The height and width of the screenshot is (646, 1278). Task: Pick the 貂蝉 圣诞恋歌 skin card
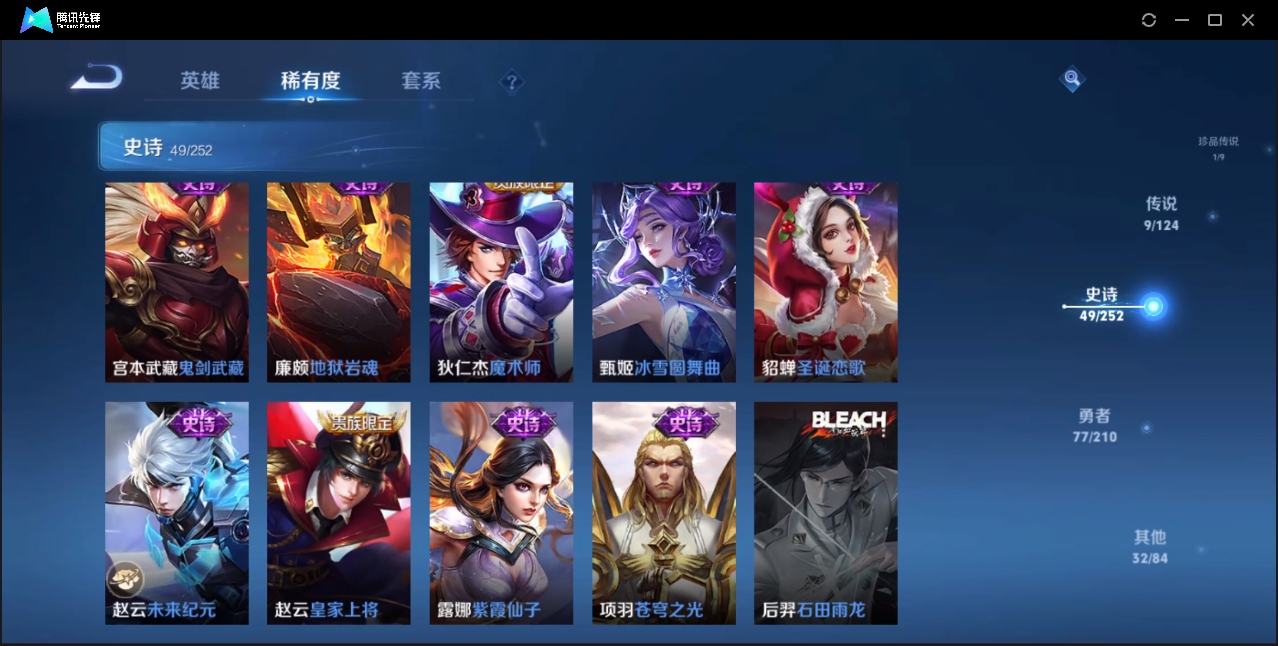[826, 282]
